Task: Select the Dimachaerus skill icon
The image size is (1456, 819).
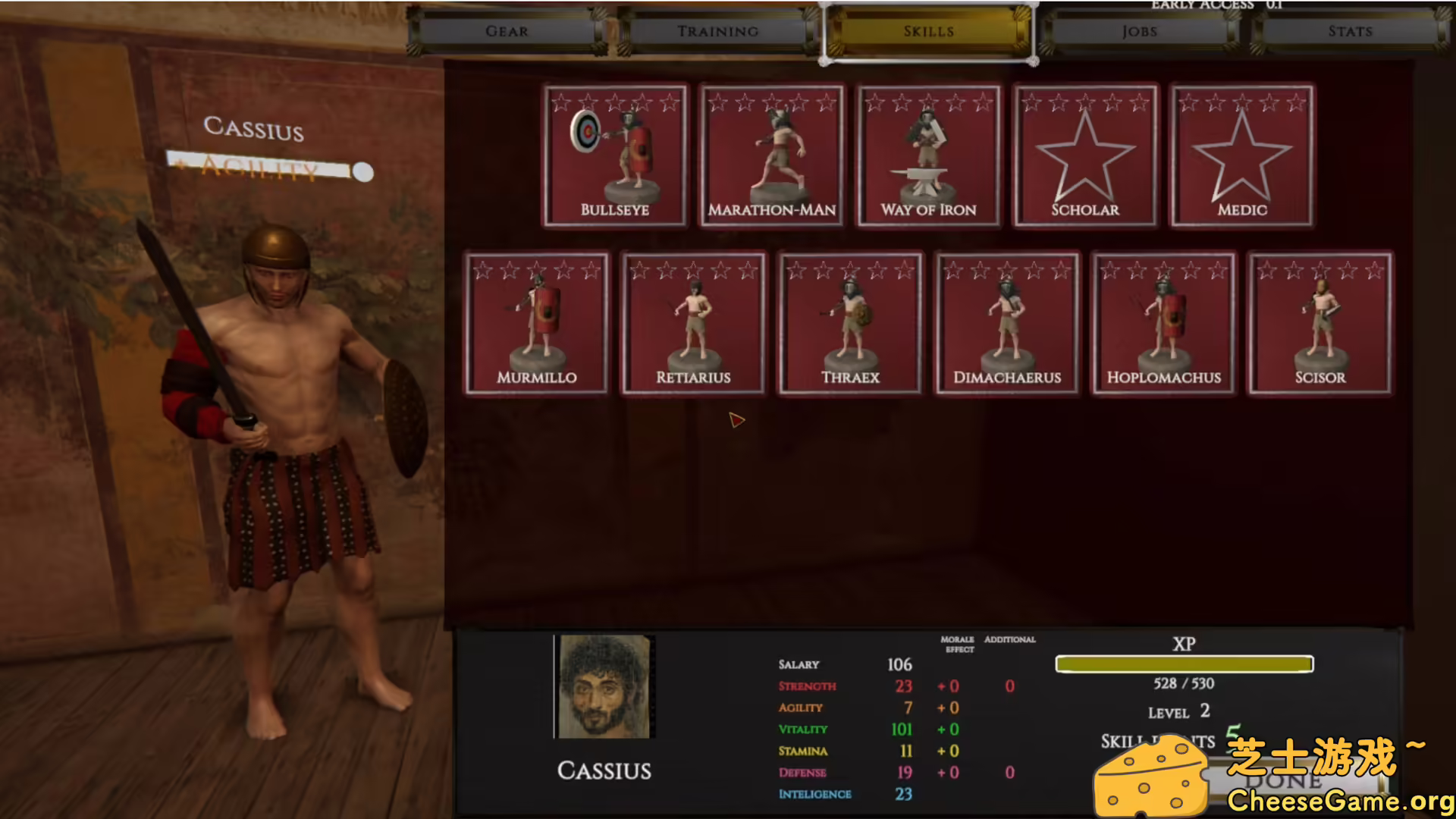Action: (1006, 322)
